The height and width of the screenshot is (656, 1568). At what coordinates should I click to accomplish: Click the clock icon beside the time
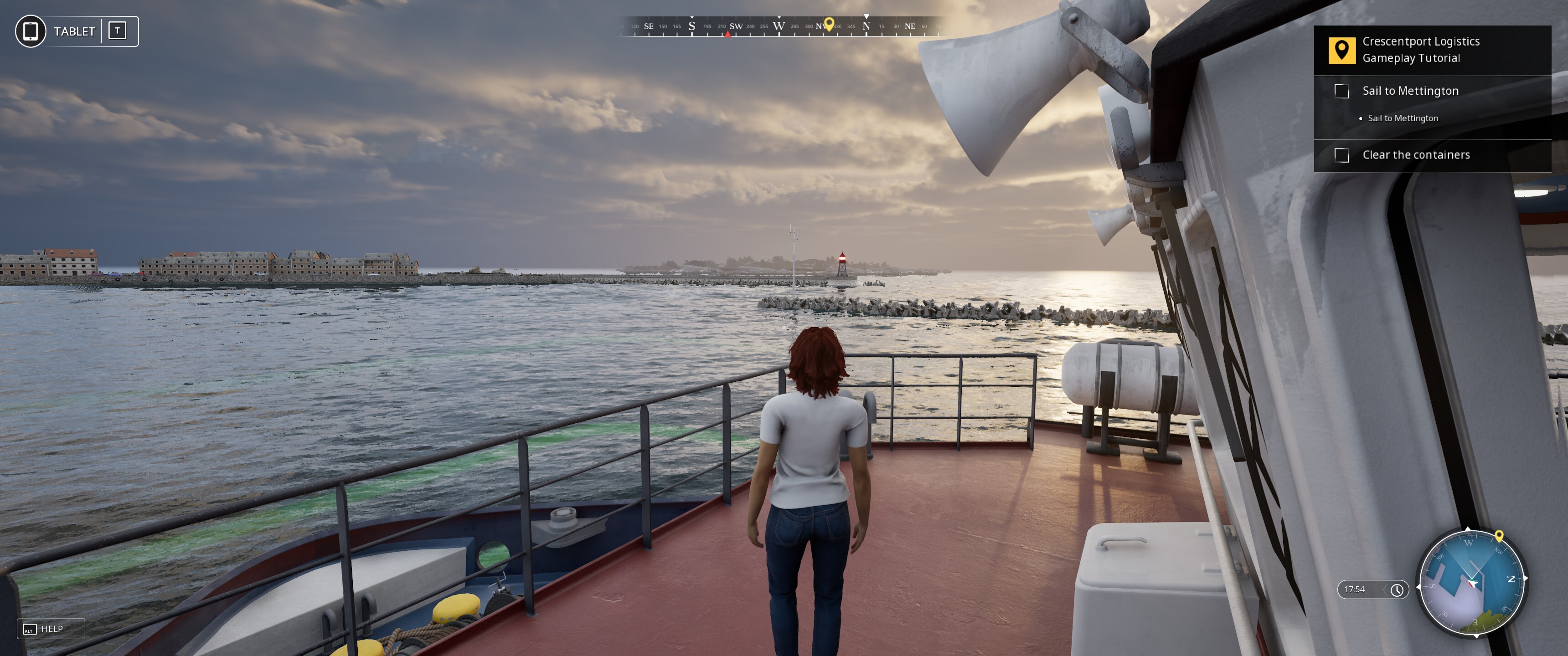click(x=1397, y=589)
